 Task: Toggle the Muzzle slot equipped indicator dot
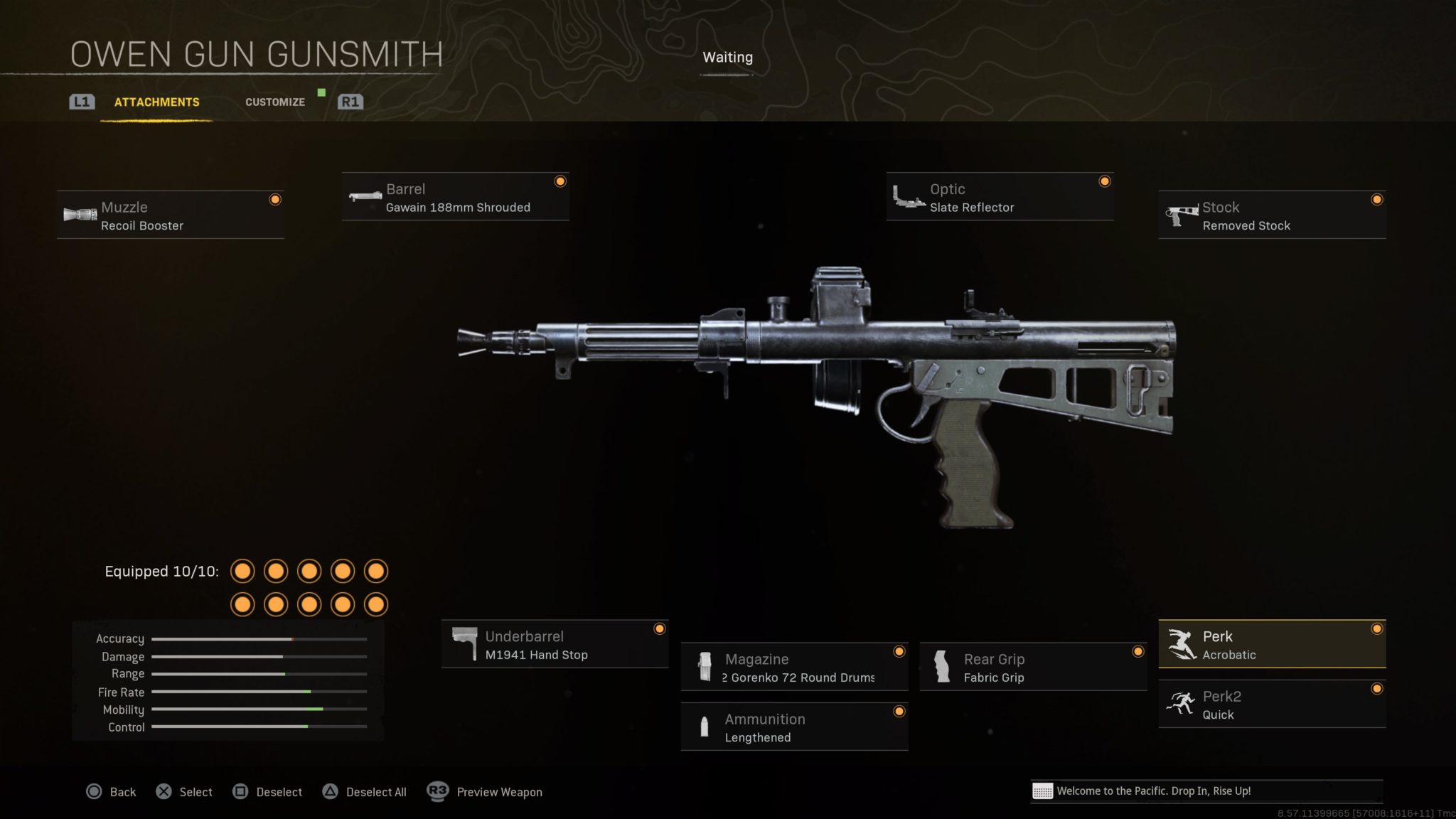pyautogui.click(x=275, y=200)
